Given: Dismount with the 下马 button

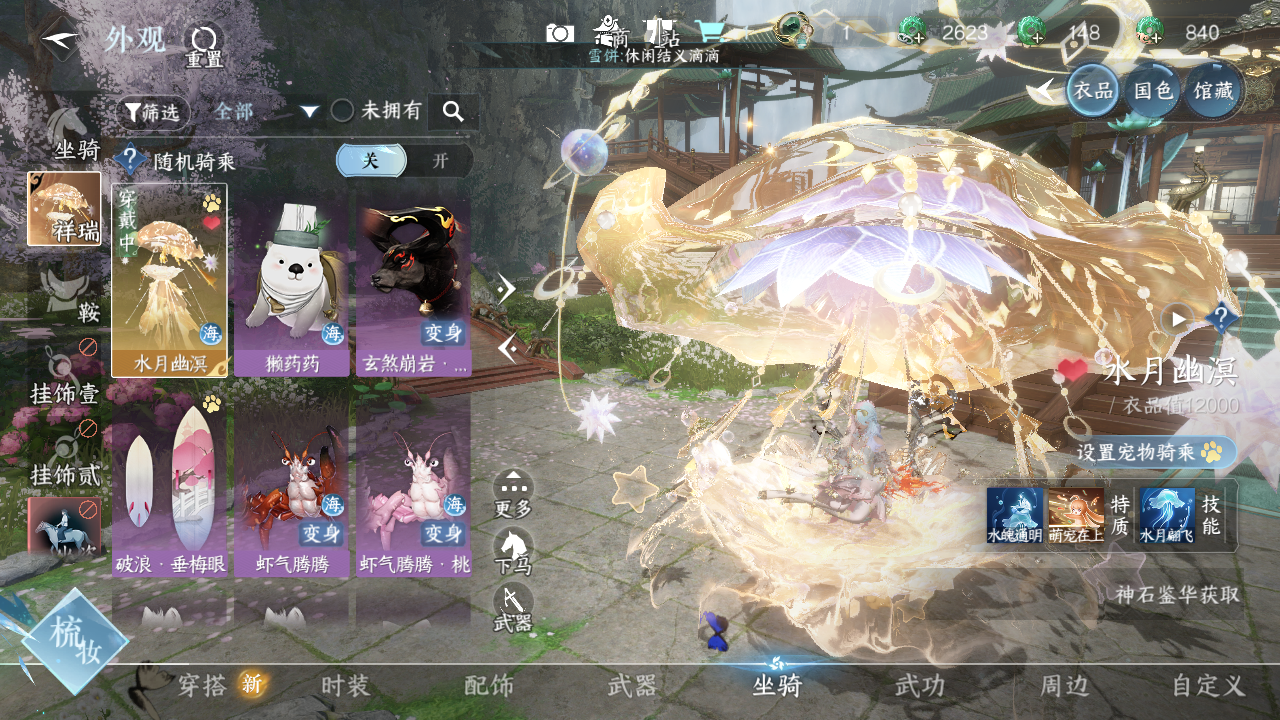Looking at the screenshot, I should point(513,552).
